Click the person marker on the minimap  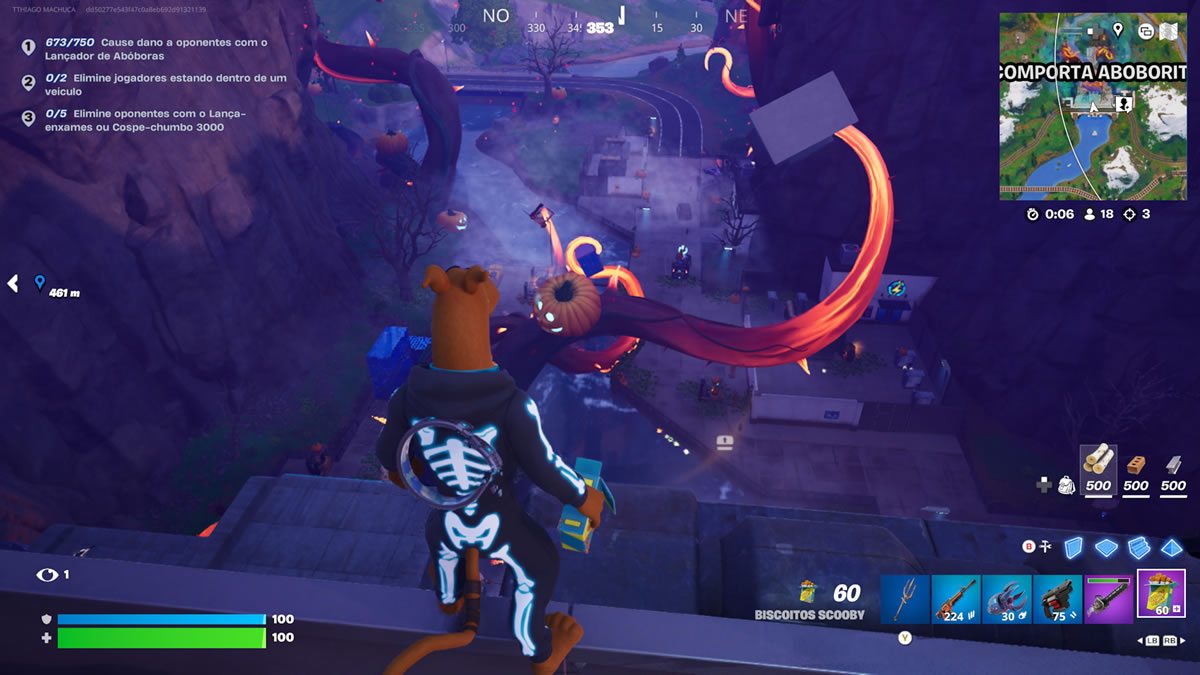1124,103
